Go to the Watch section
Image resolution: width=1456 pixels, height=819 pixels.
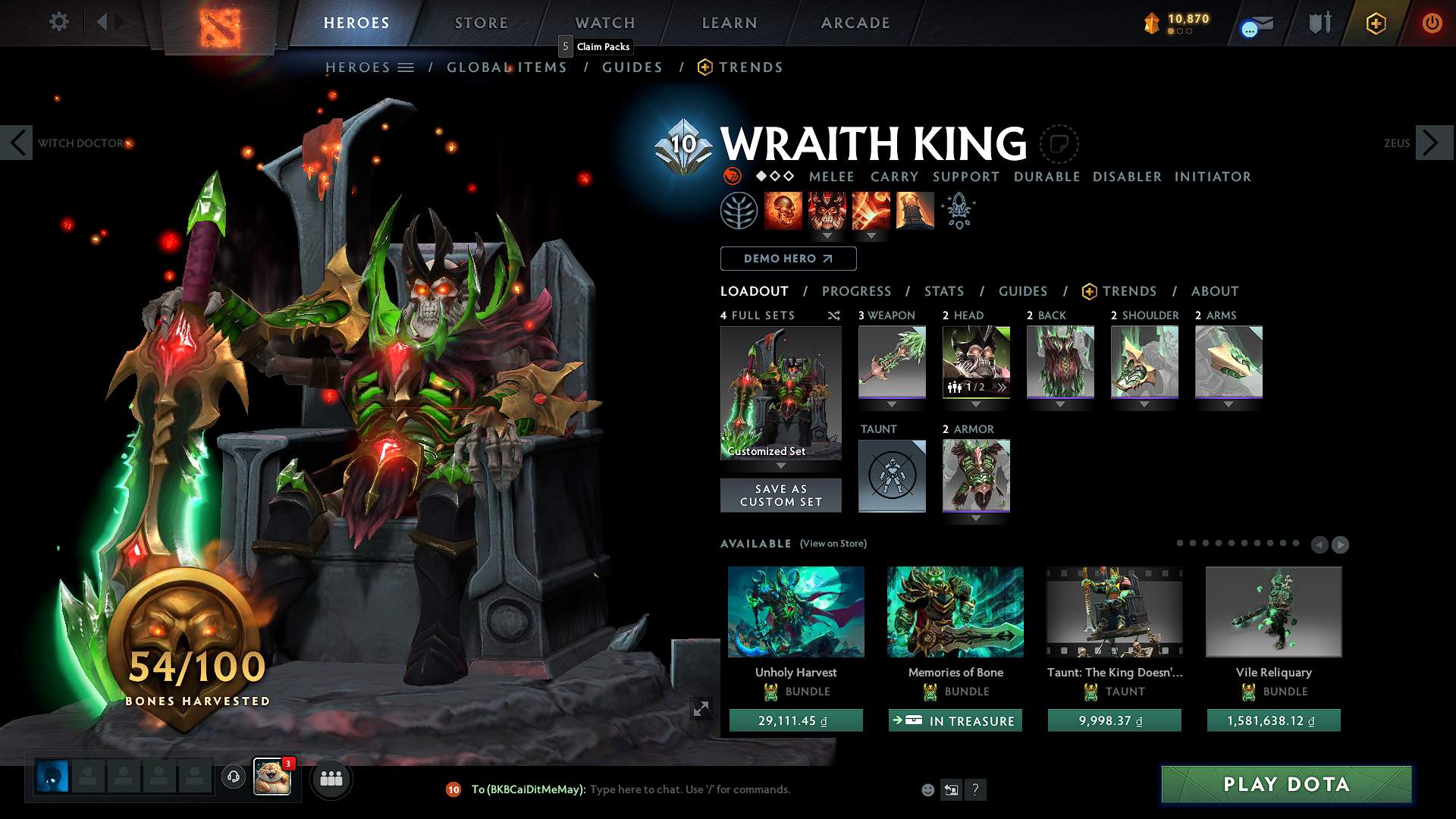[605, 23]
